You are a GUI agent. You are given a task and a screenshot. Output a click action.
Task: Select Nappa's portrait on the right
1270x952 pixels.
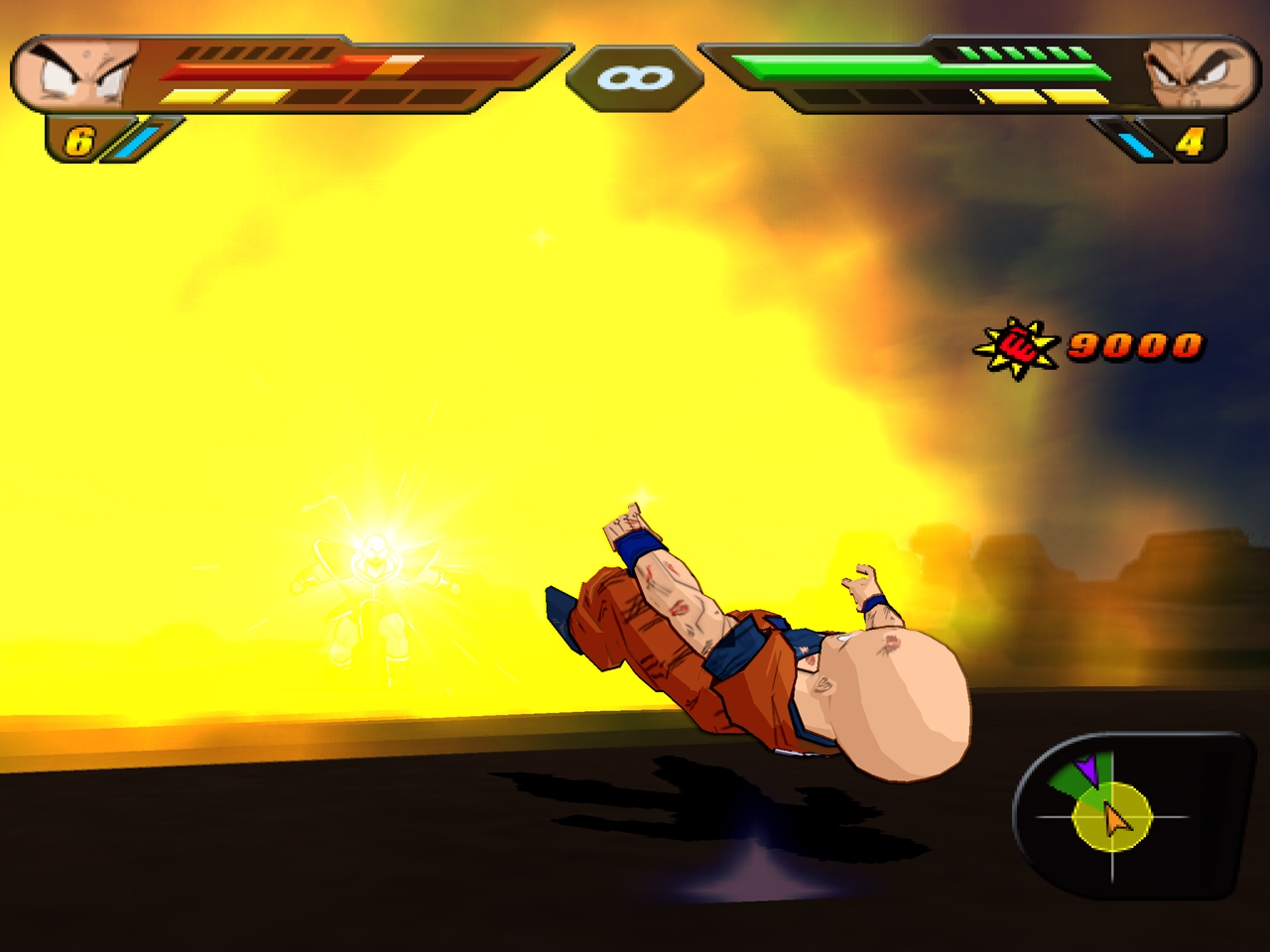click(x=1196, y=74)
